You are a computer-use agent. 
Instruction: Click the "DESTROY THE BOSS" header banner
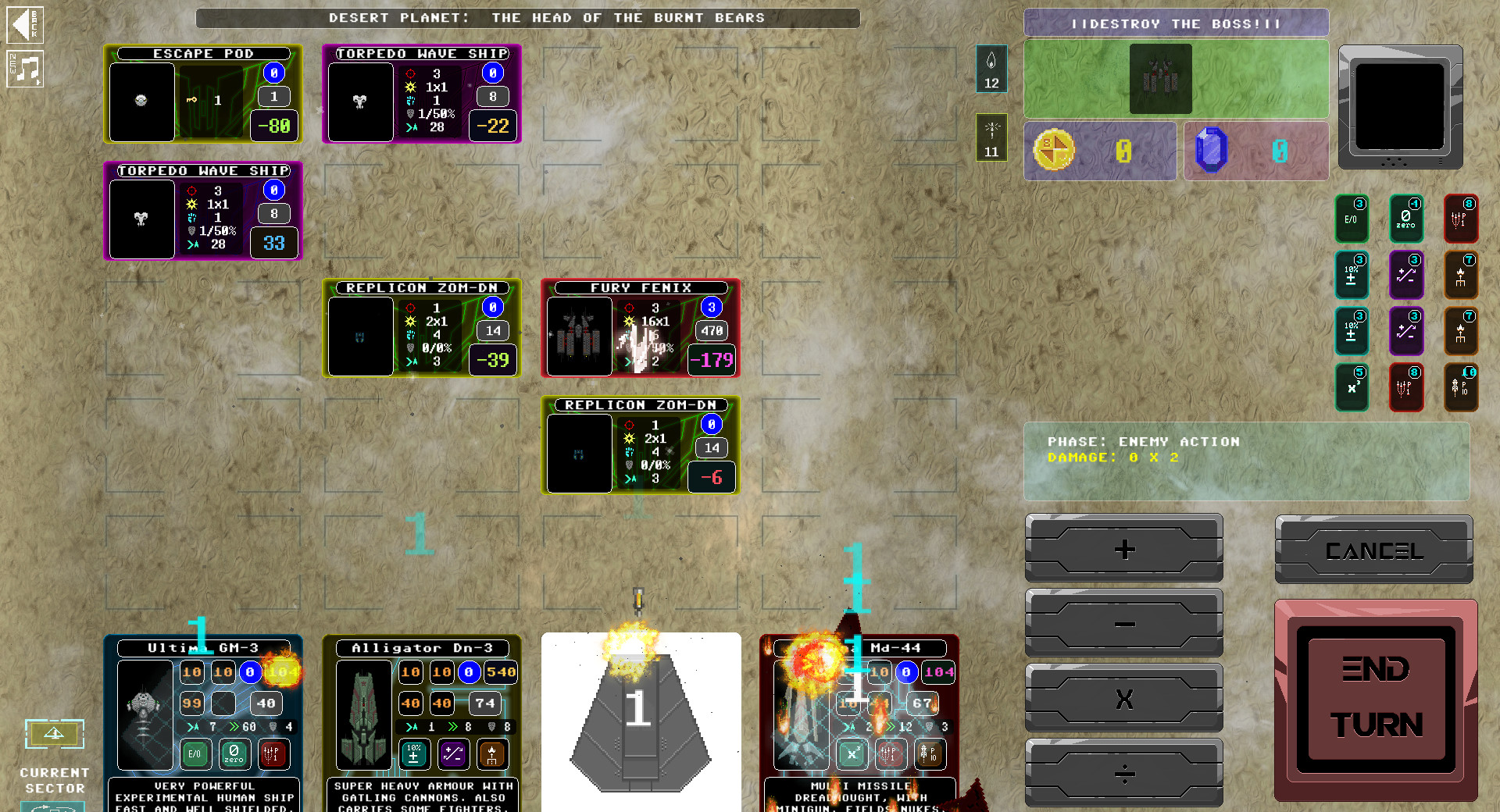point(1176,23)
